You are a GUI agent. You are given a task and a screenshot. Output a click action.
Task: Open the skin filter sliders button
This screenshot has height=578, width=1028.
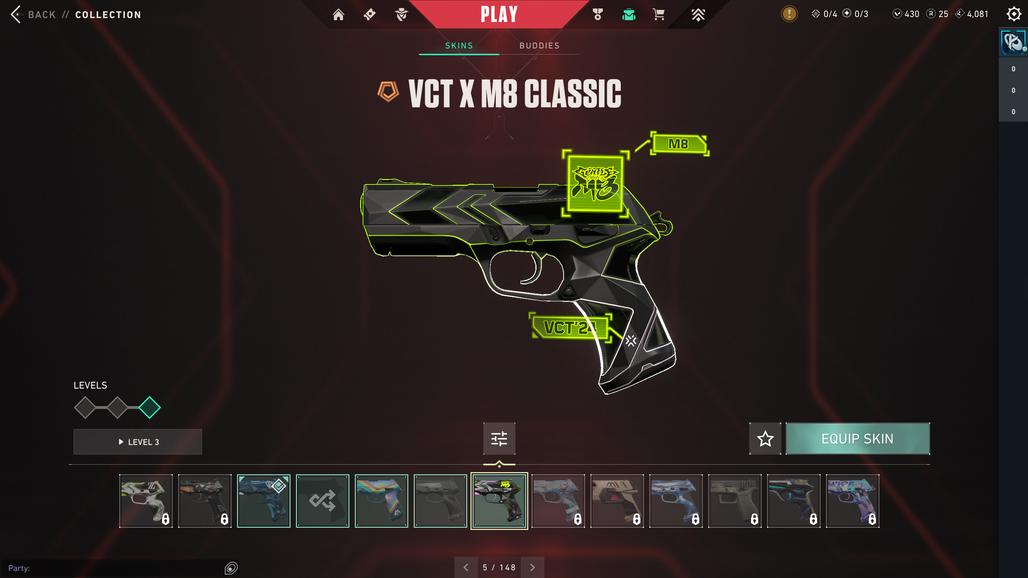click(499, 438)
